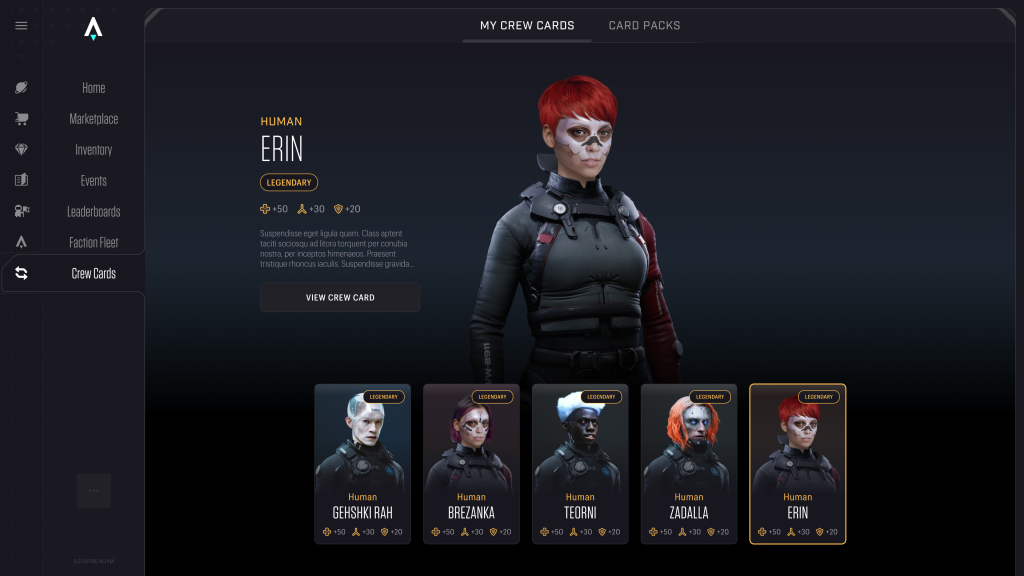Select the Zadalla crew card
Image resolution: width=1024 pixels, height=576 pixels.
pyautogui.click(x=689, y=464)
